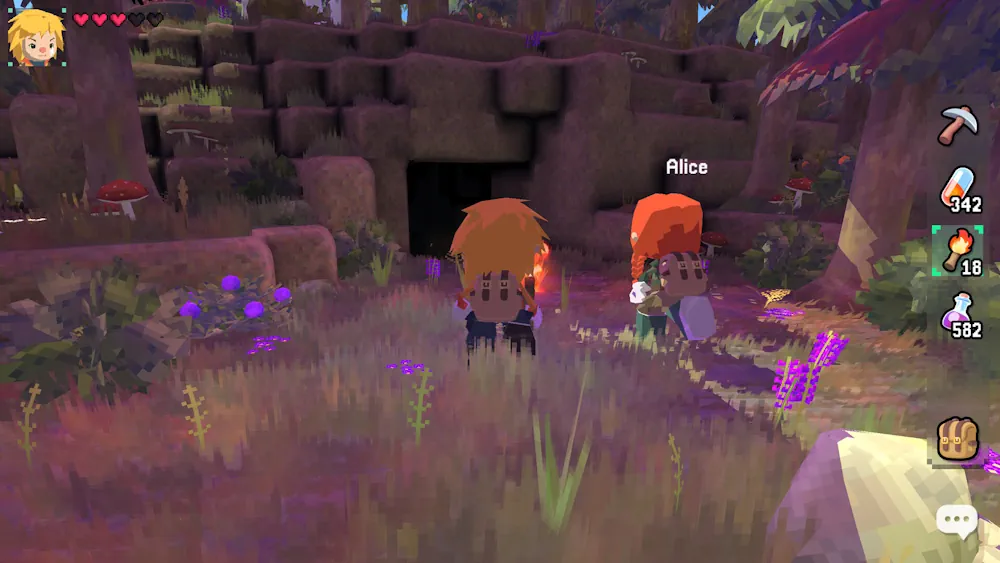This screenshot has width=1000, height=563.
Task: Select the pickaxe tool slot
Action: [957, 125]
